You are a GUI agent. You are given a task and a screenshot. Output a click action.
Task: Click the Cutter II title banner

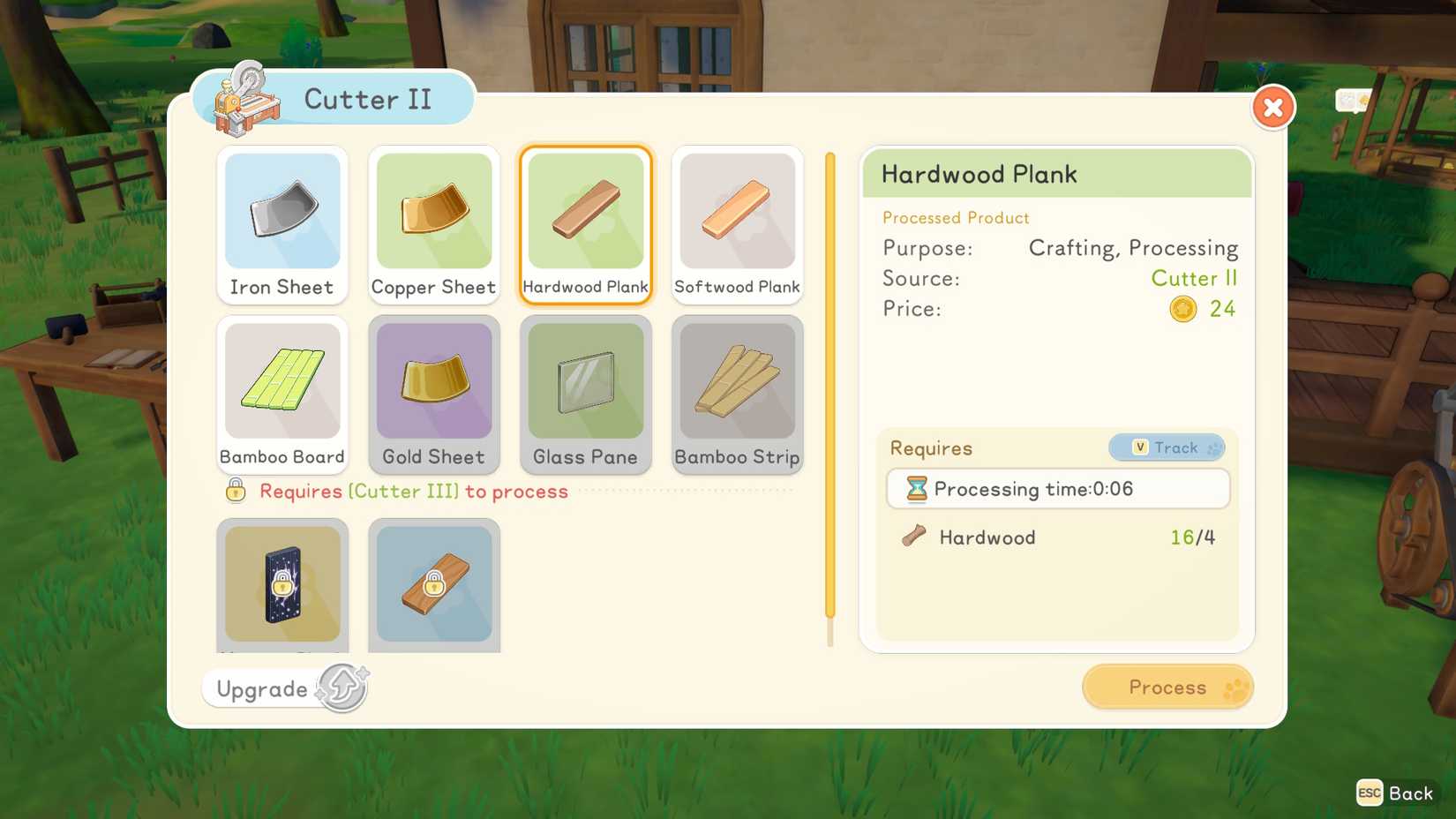pyautogui.click(x=367, y=99)
